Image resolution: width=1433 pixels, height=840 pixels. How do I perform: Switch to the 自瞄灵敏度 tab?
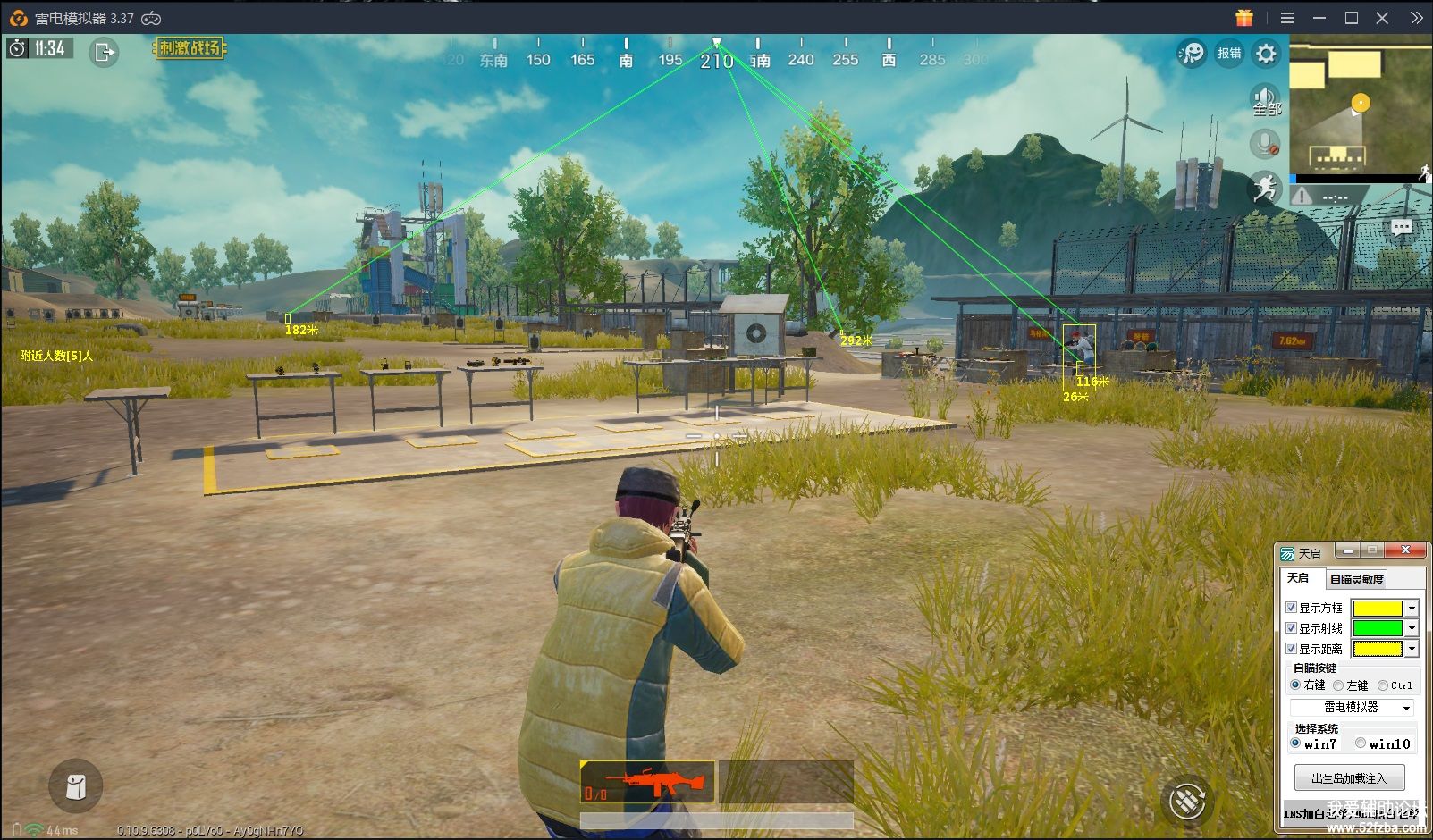pyautogui.click(x=1356, y=579)
